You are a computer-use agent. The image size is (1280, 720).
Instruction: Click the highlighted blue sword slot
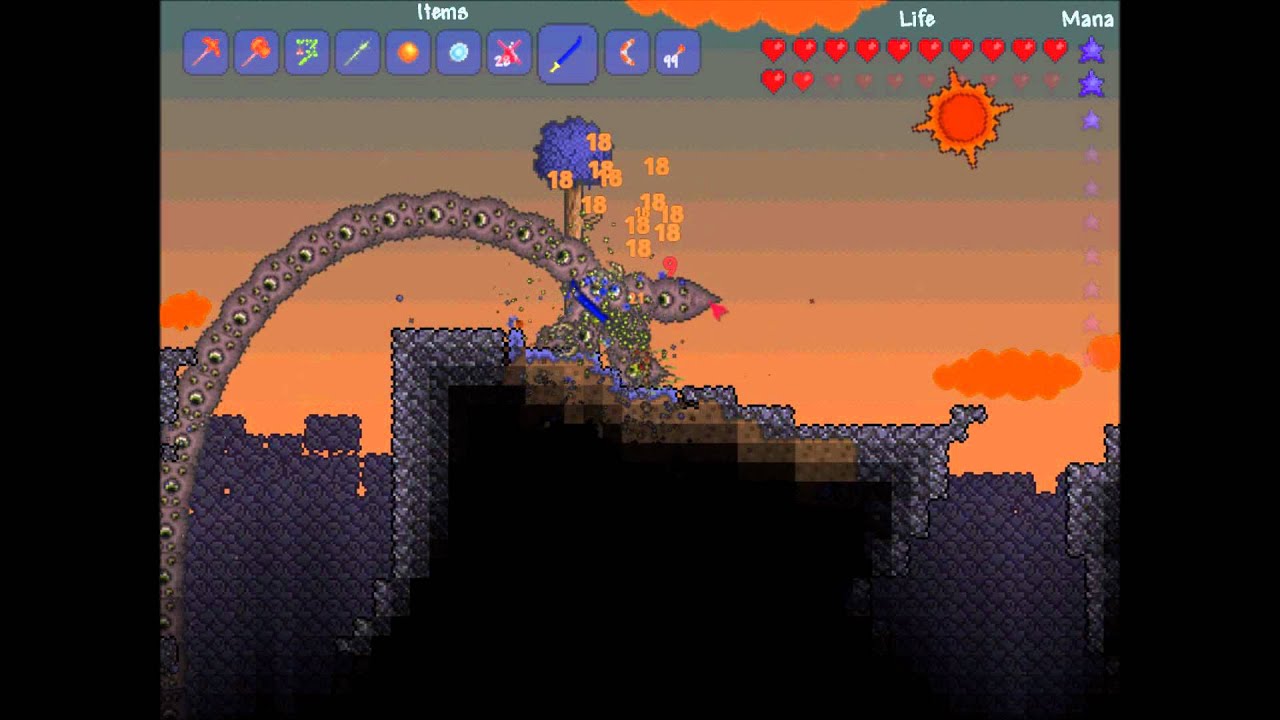click(x=567, y=53)
